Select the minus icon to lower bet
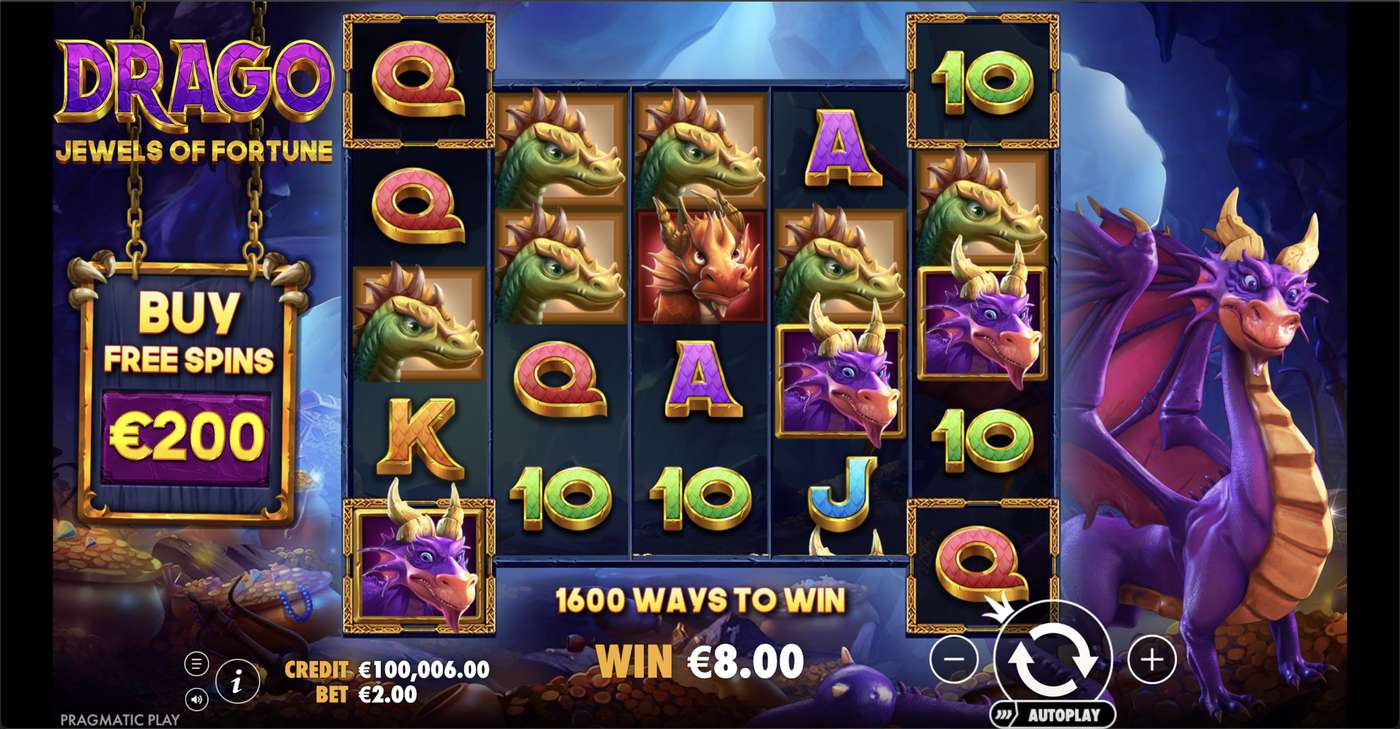 (957, 658)
